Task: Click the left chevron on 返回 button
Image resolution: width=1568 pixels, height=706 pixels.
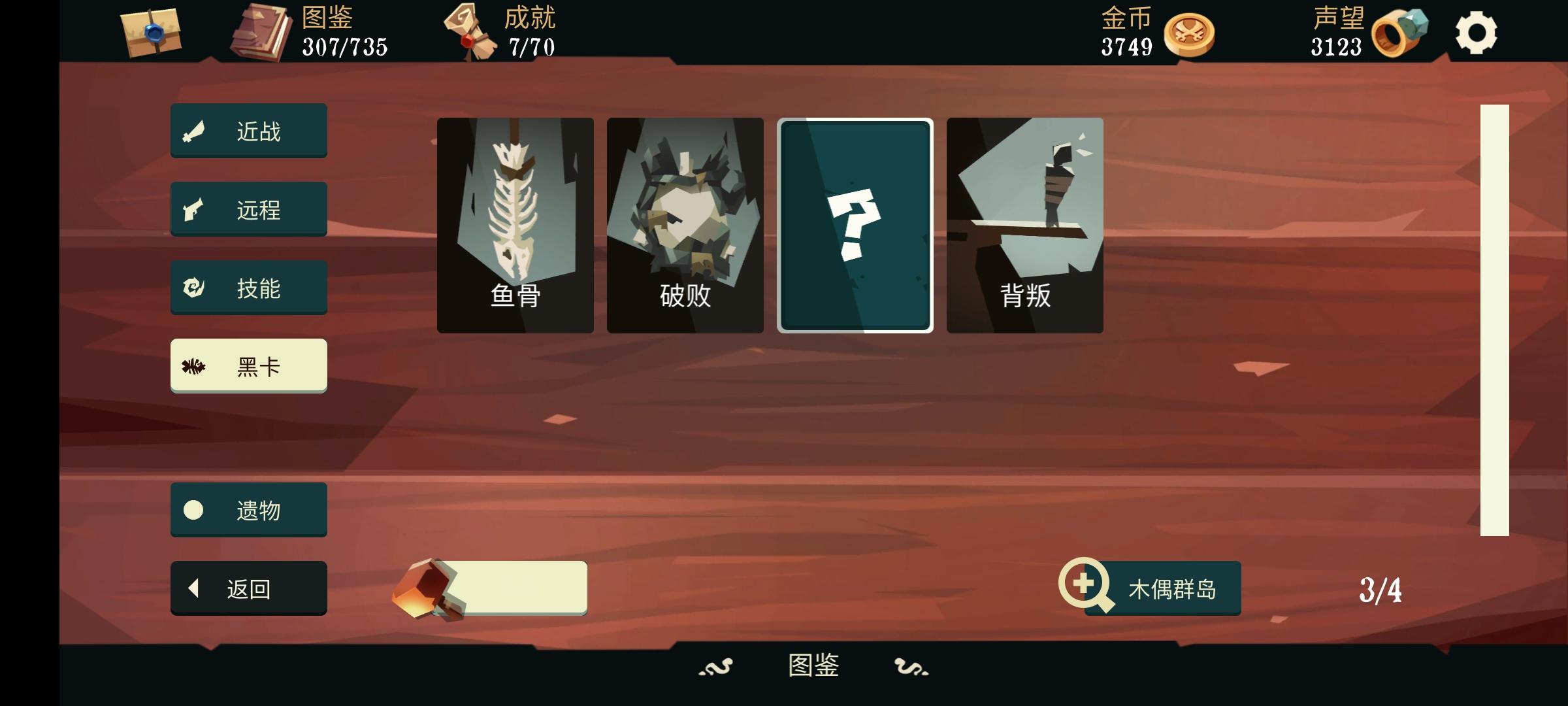Action: [x=193, y=587]
